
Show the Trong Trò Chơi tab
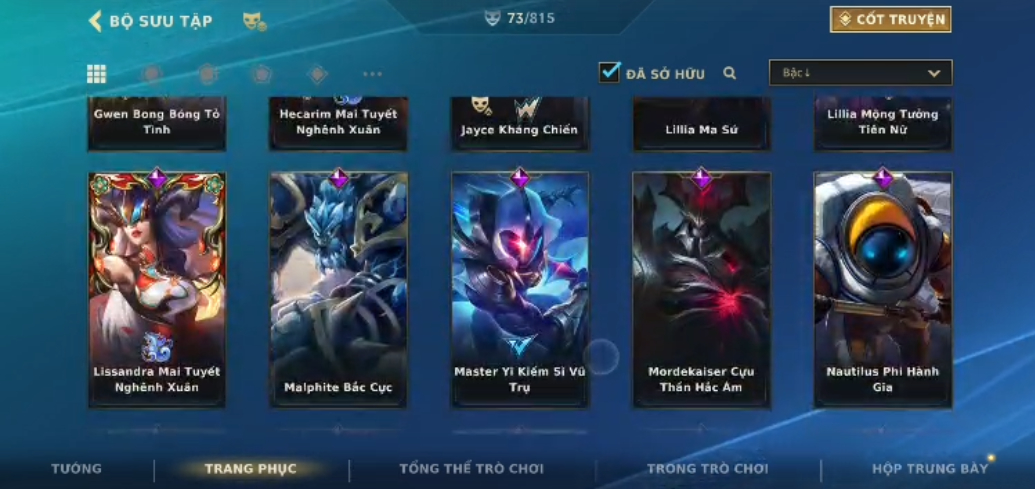[707, 469]
